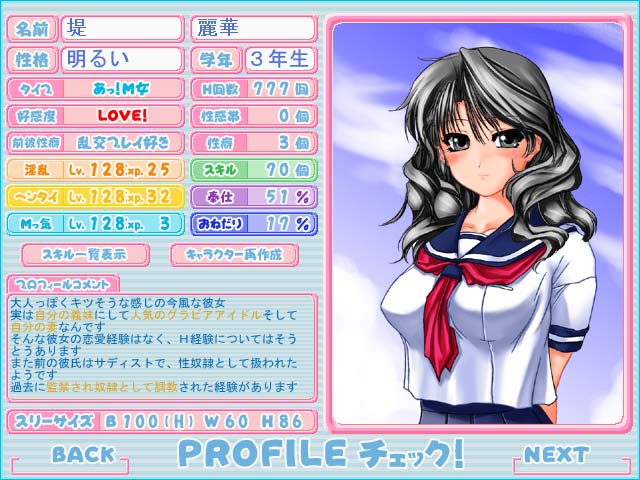Advance with the NEXT button
The image size is (640, 480).
(556, 454)
